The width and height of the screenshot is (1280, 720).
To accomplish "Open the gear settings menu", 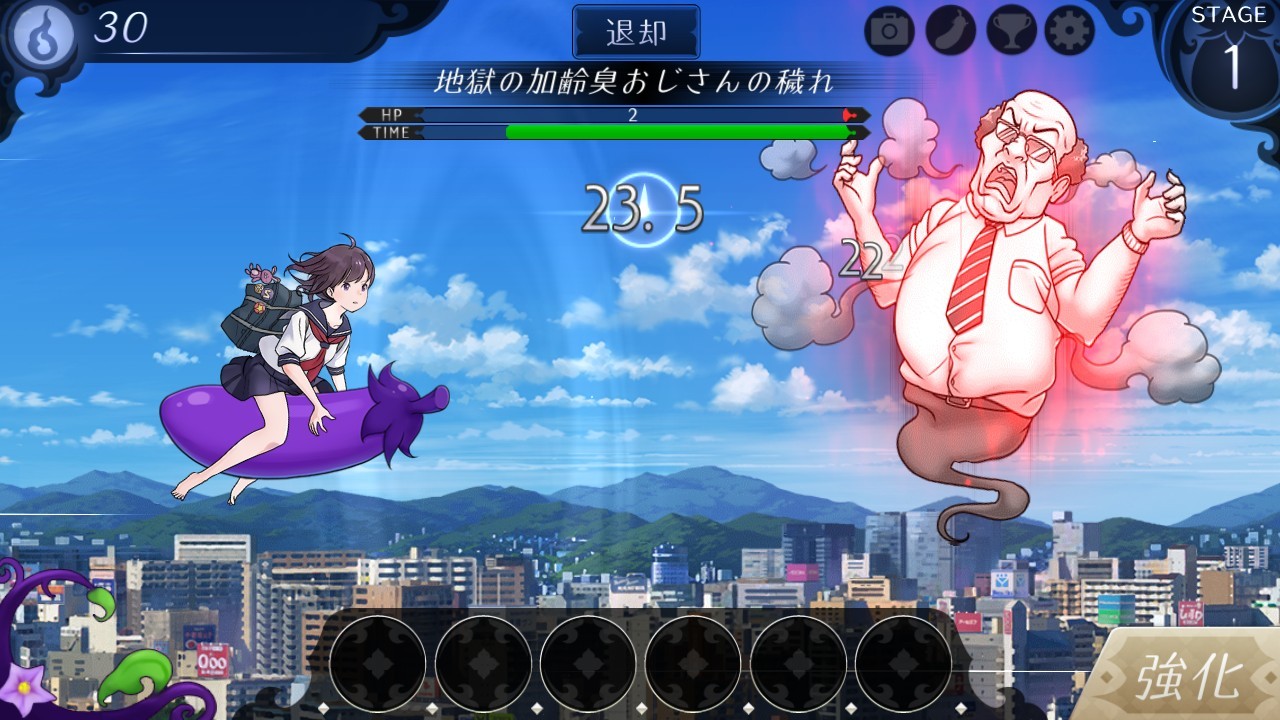I will click(1069, 30).
